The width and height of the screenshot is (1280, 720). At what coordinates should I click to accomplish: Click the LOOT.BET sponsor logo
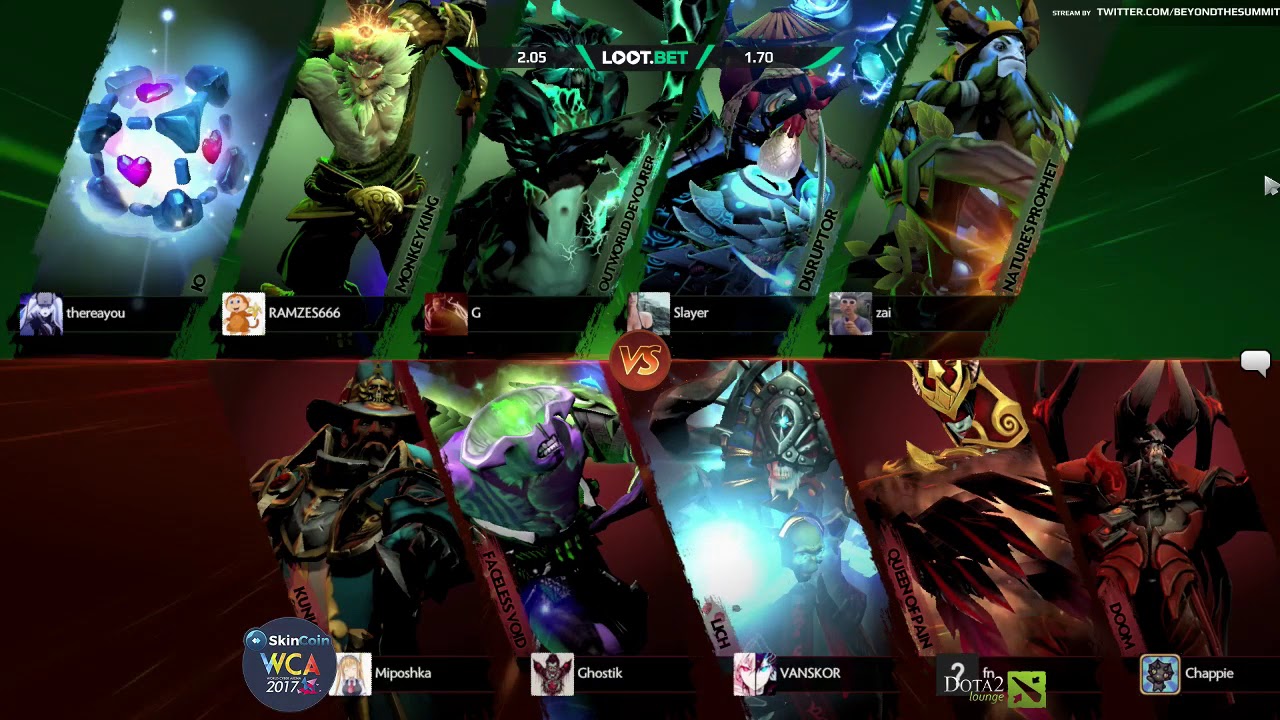[x=645, y=58]
